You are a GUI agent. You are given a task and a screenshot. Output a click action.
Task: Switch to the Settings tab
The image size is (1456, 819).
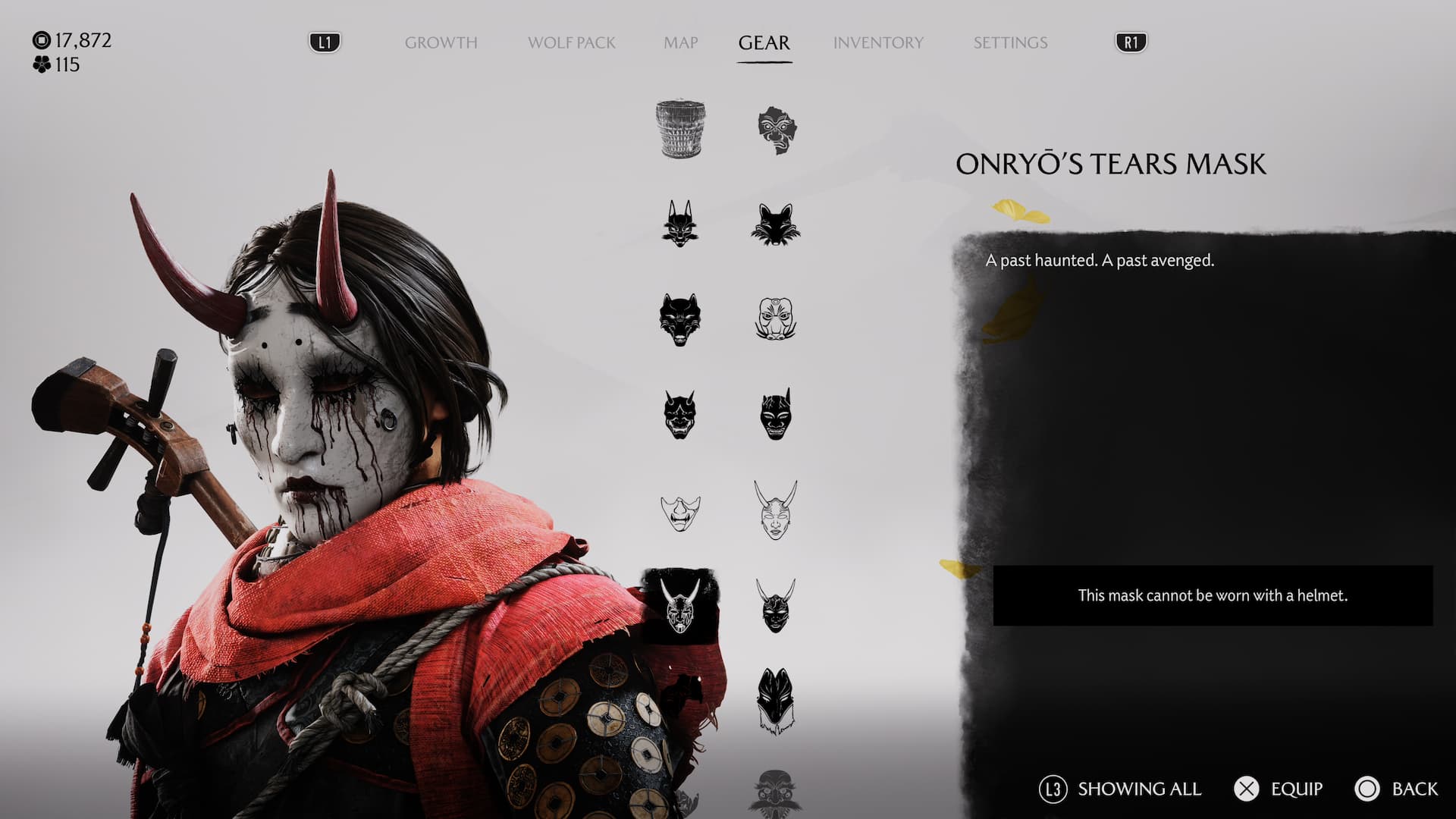click(x=1010, y=42)
